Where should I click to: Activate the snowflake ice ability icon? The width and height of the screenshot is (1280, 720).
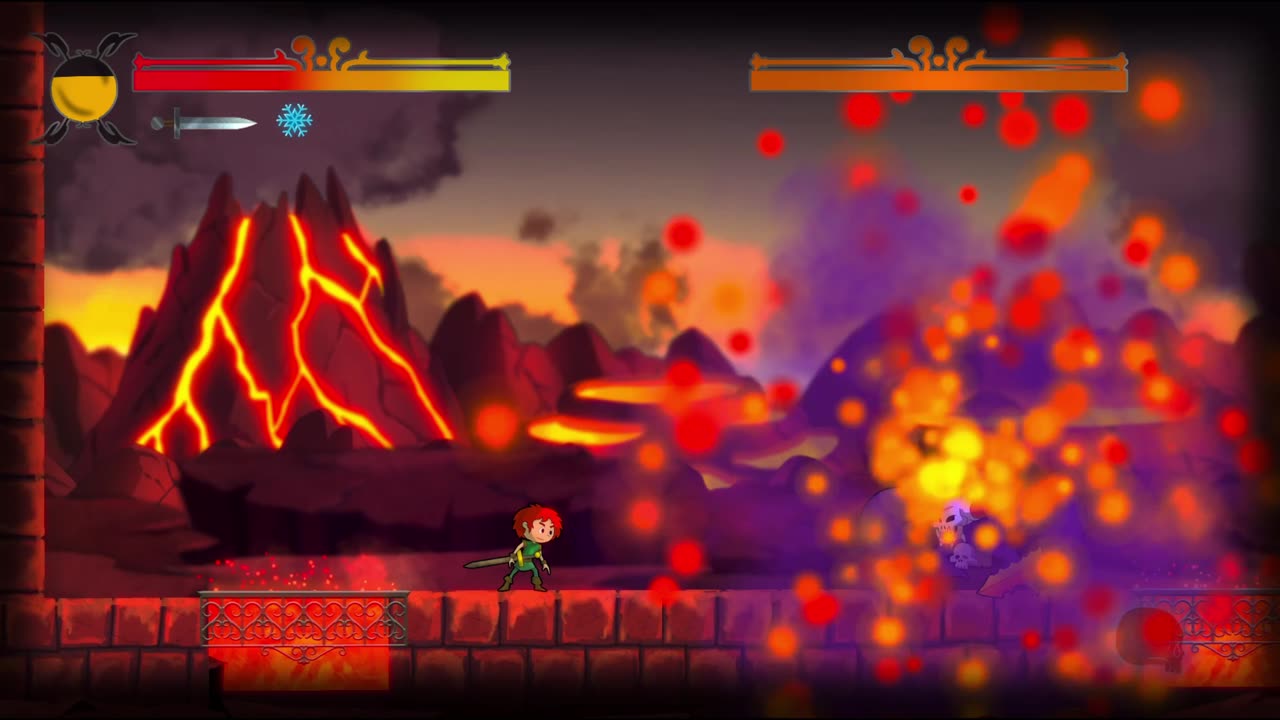click(294, 121)
